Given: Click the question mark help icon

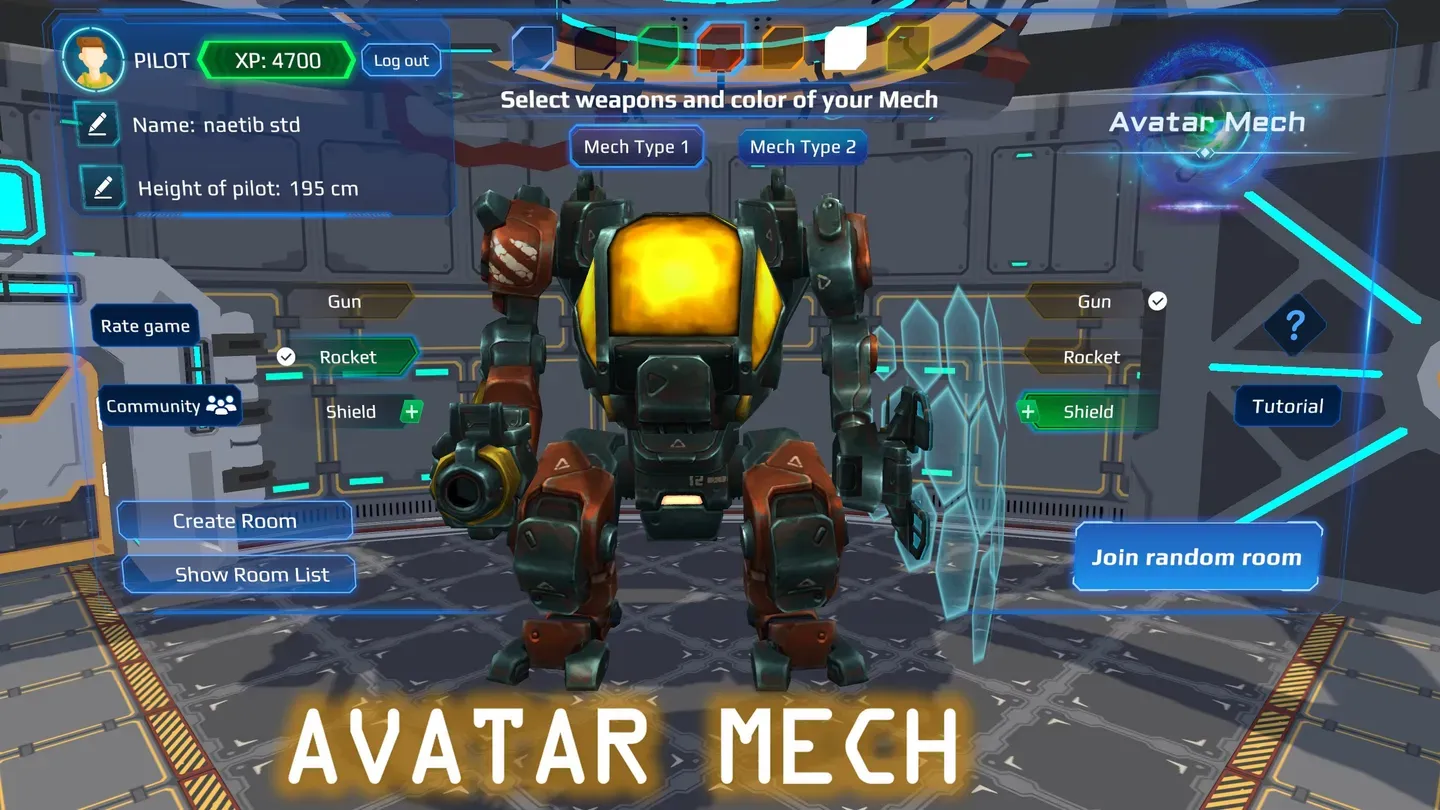Looking at the screenshot, I should [x=1297, y=325].
